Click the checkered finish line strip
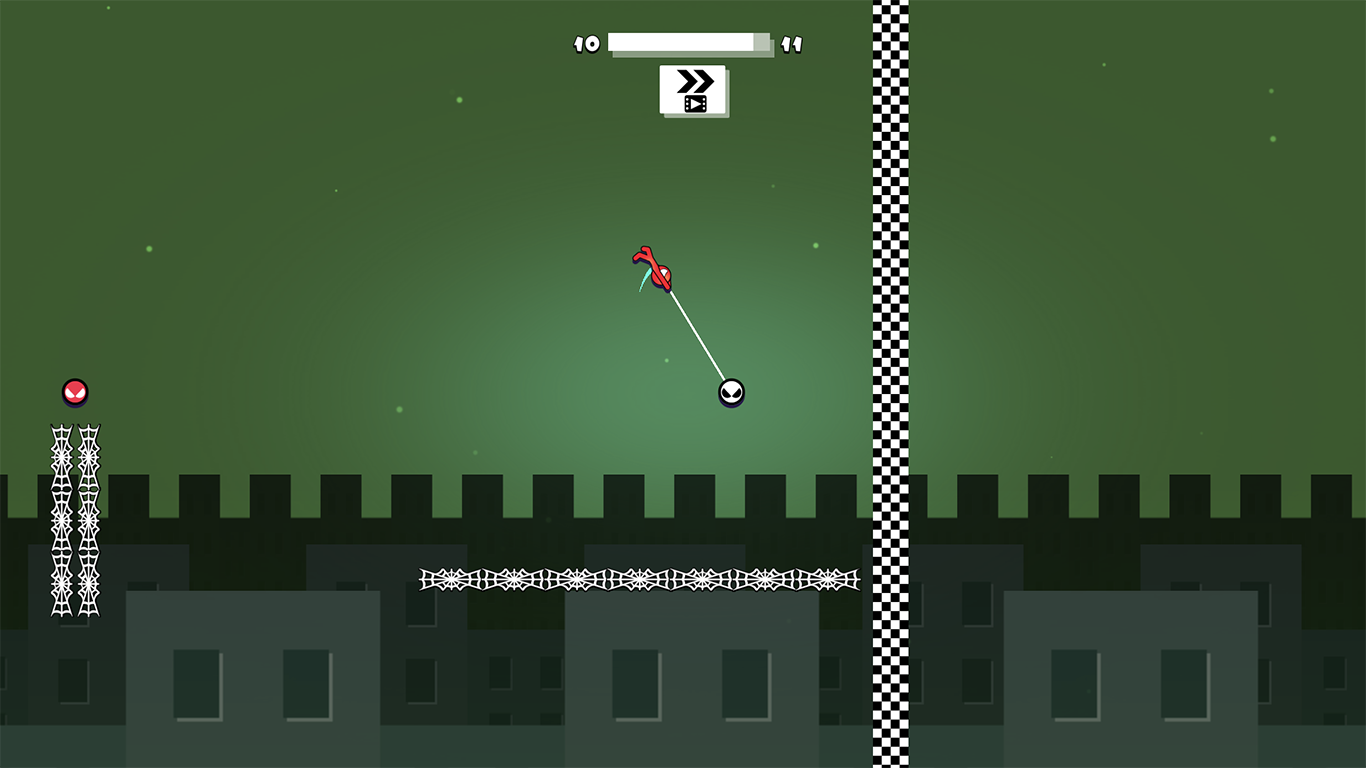 point(889,300)
